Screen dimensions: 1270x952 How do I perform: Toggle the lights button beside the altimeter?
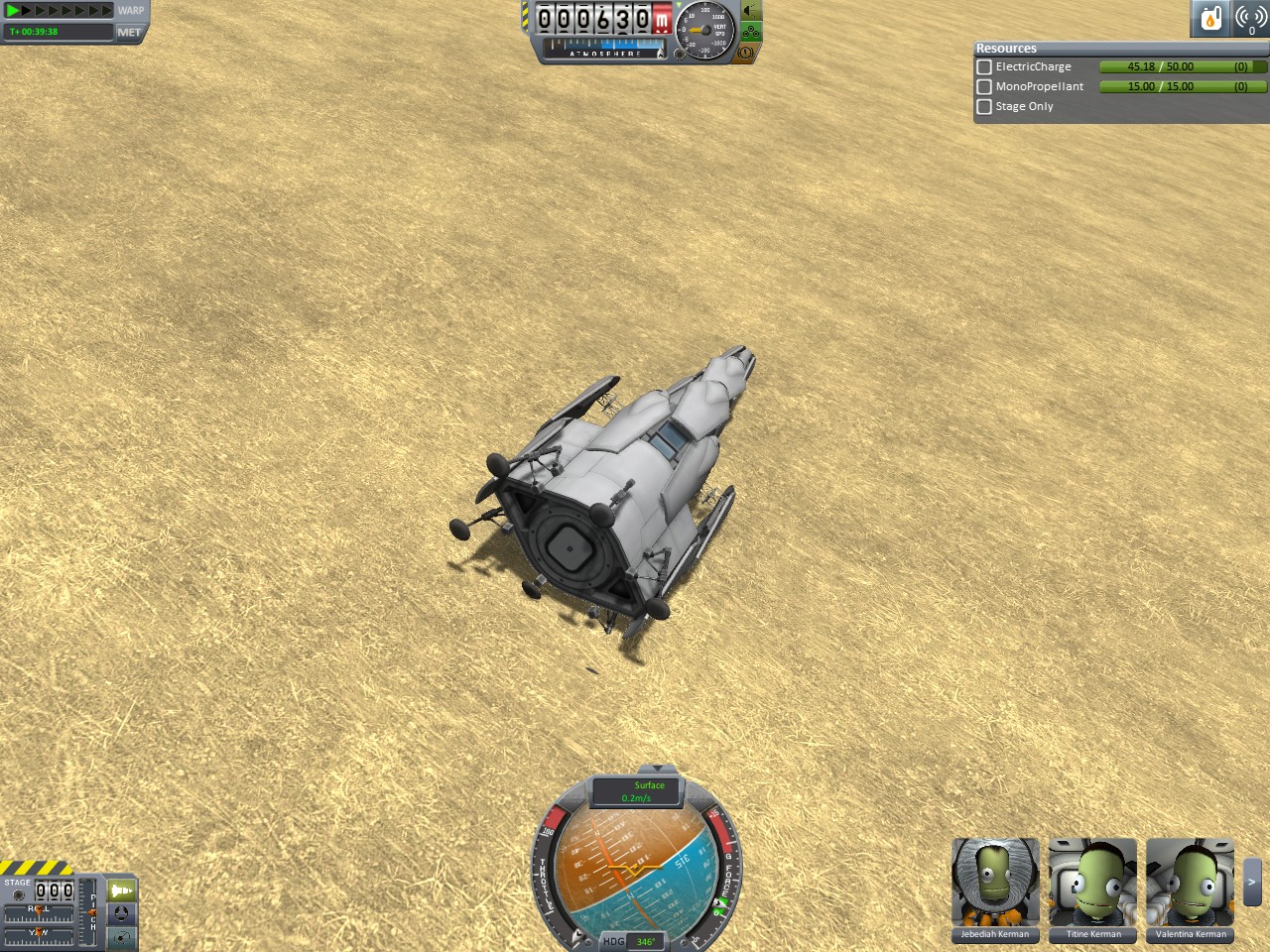[751, 11]
